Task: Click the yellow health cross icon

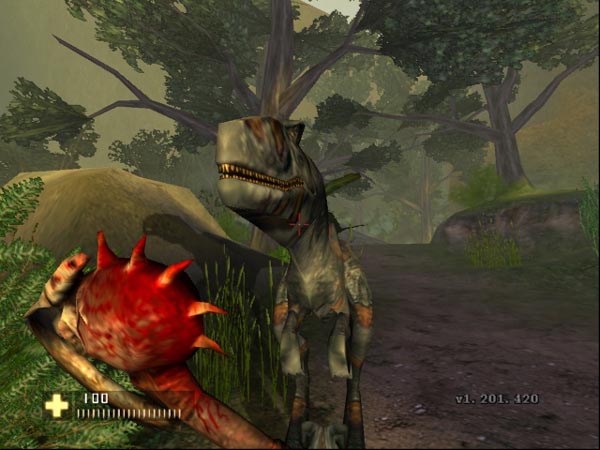Action: coord(57,405)
